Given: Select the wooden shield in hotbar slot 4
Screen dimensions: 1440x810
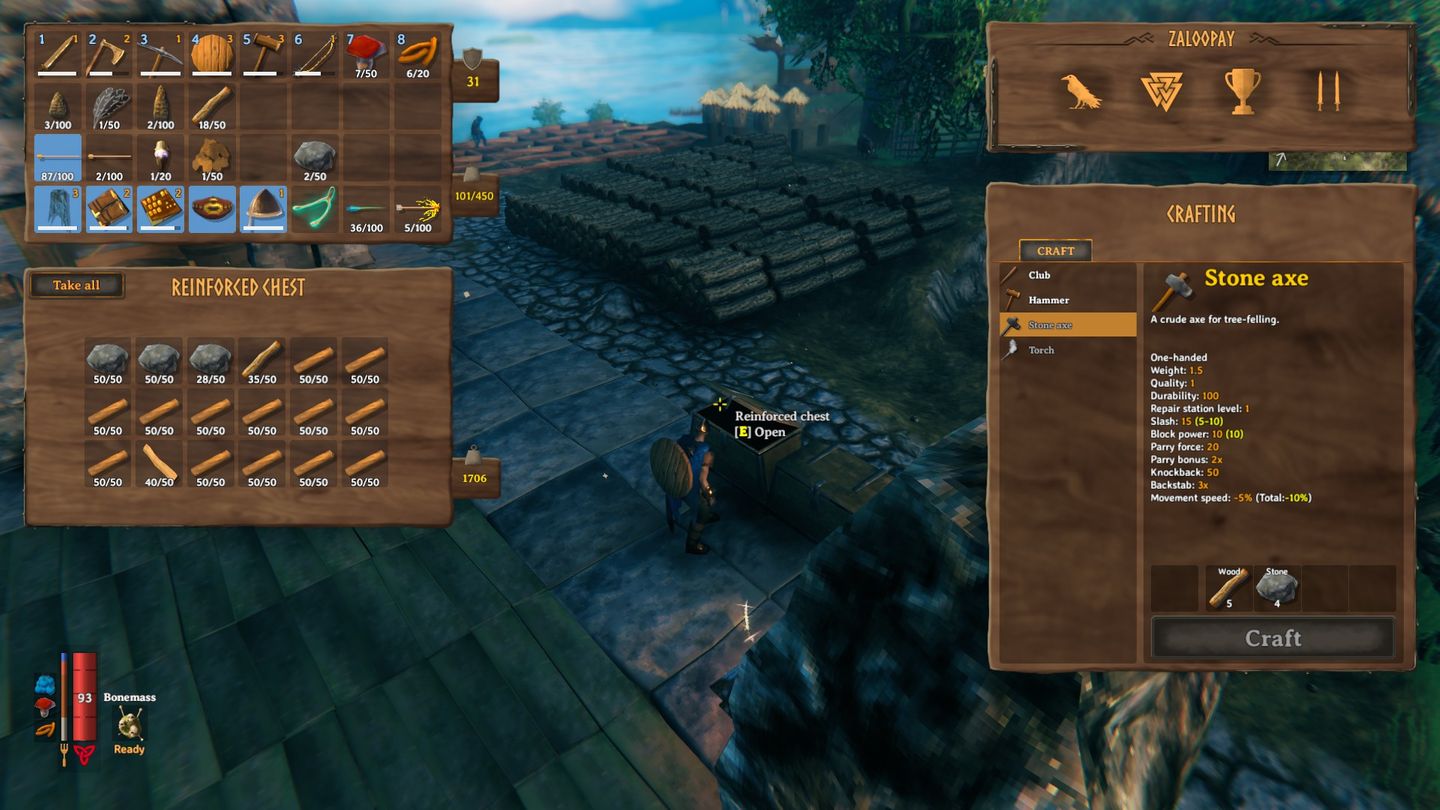Looking at the screenshot, I should coord(212,52).
